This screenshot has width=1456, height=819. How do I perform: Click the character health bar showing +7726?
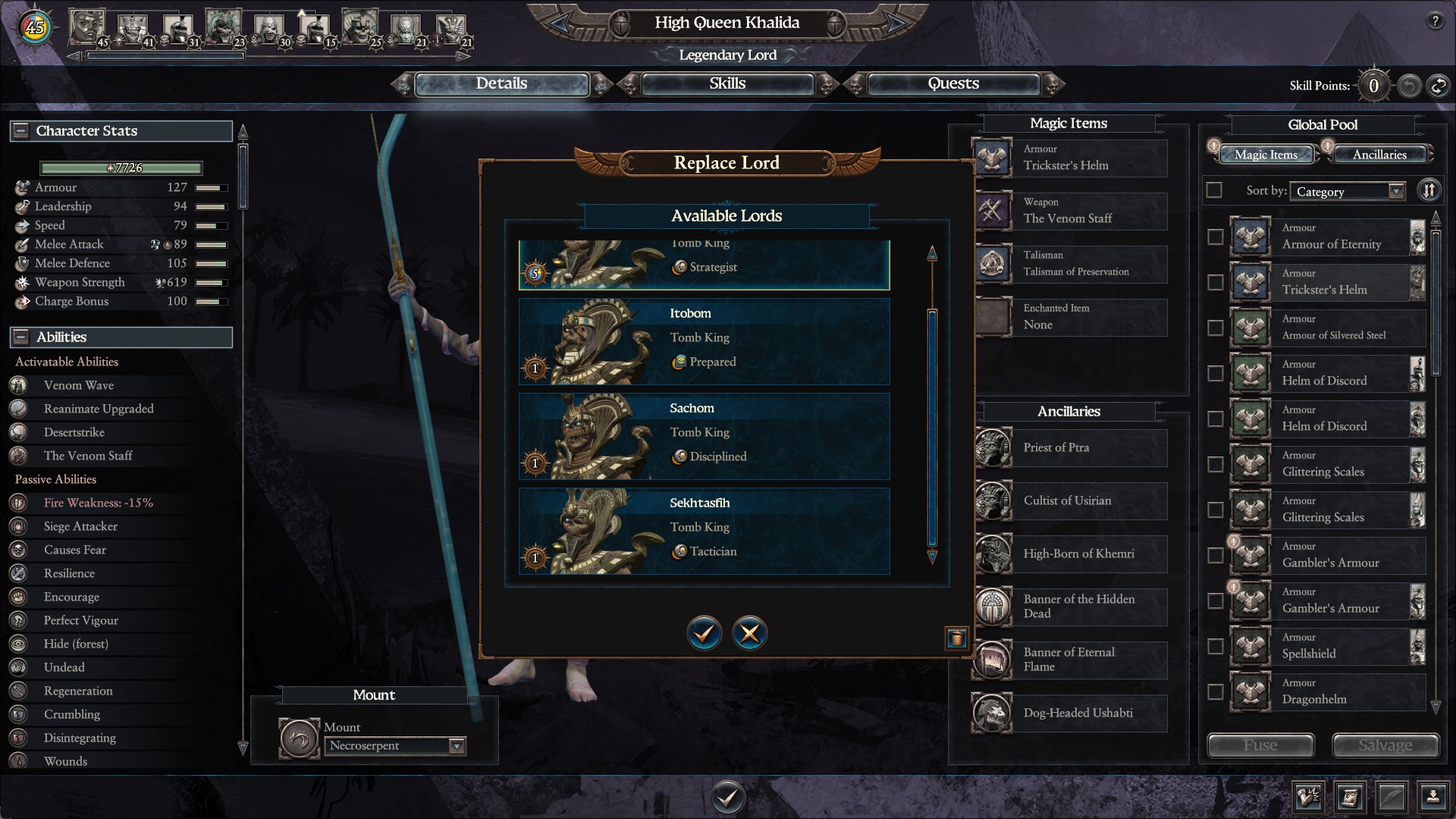[121, 168]
